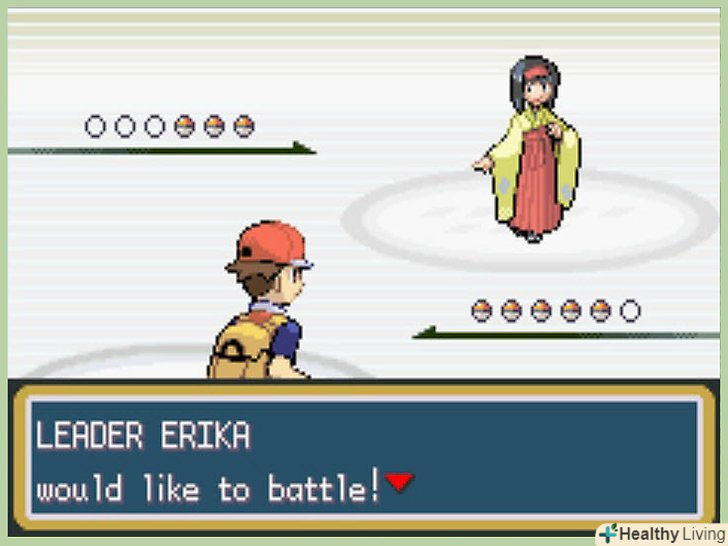Click the red dialogue advance arrow
Viewport: 728px width, 546px height.
tap(400, 483)
